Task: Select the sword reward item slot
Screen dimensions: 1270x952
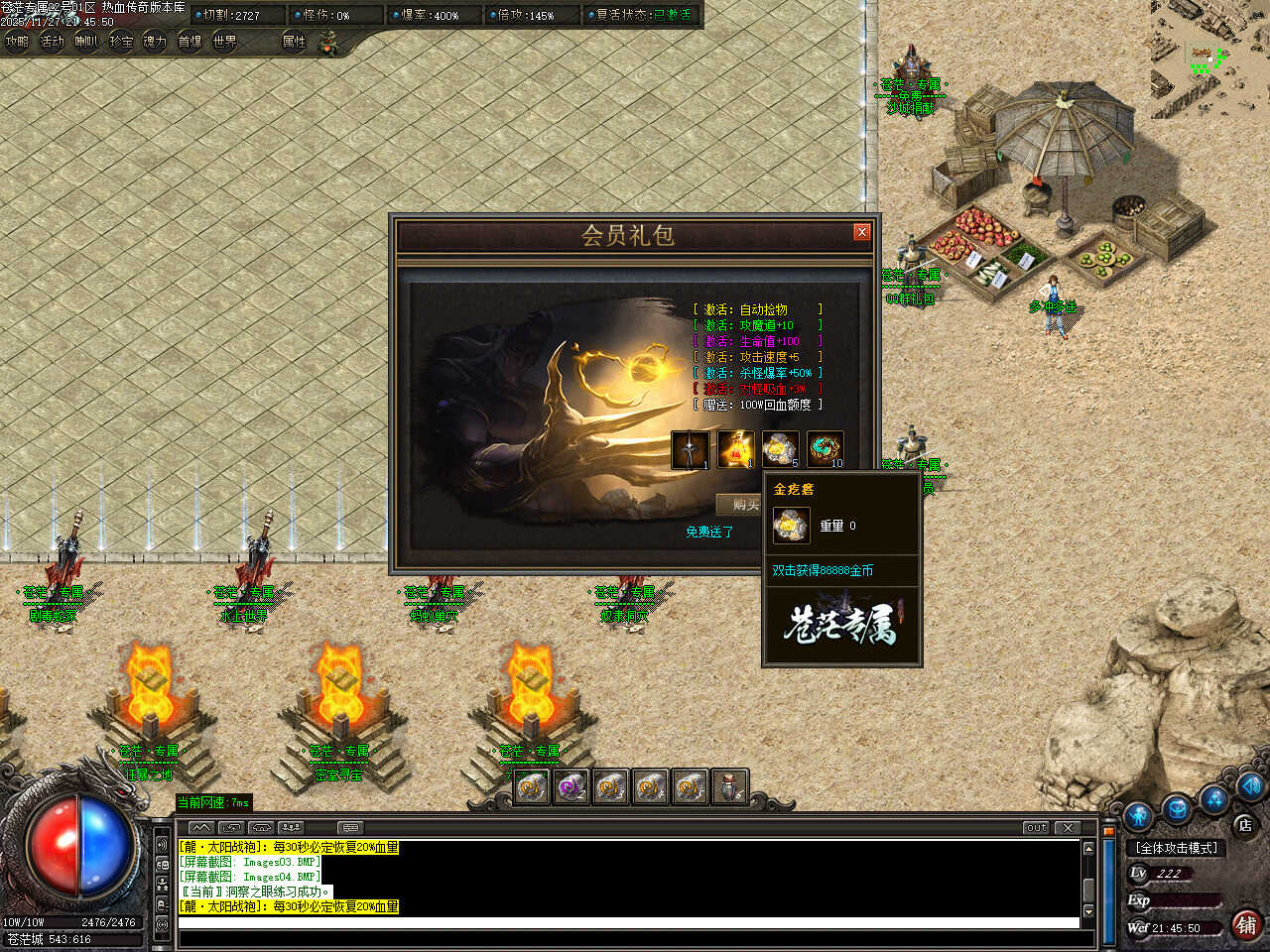Action: pos(691,449)
